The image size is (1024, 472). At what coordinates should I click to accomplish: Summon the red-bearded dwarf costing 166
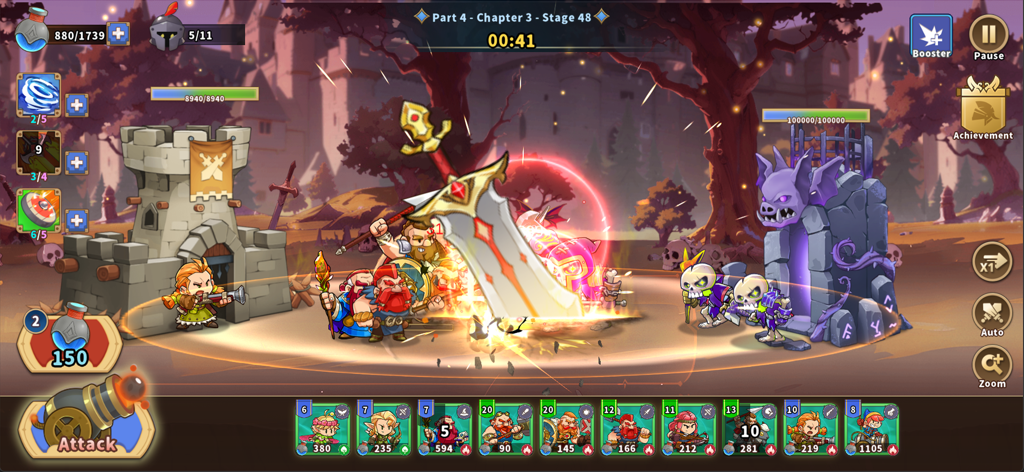[627, 428]
